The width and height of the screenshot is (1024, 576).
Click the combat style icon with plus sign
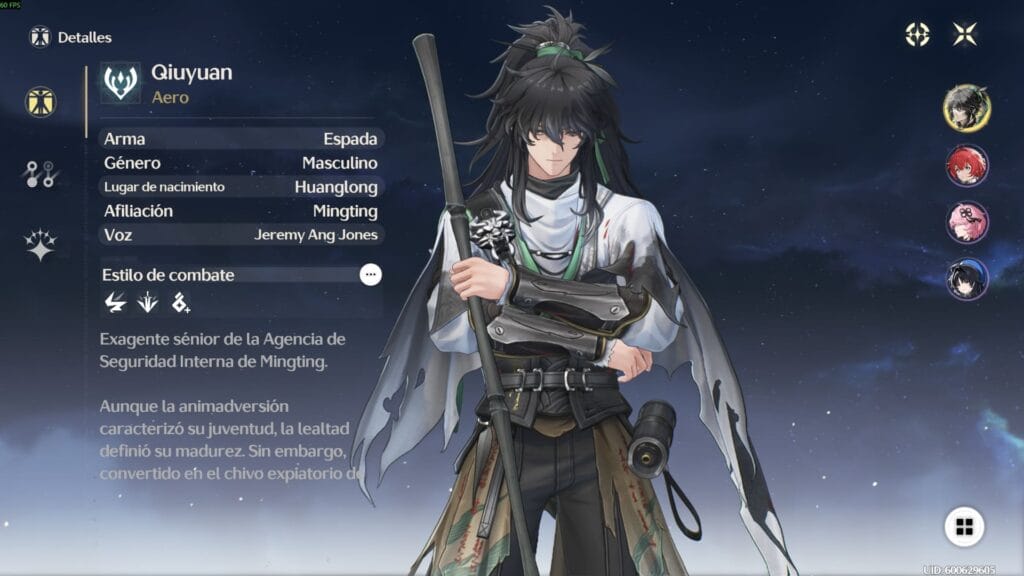click(x=180, y=301)
